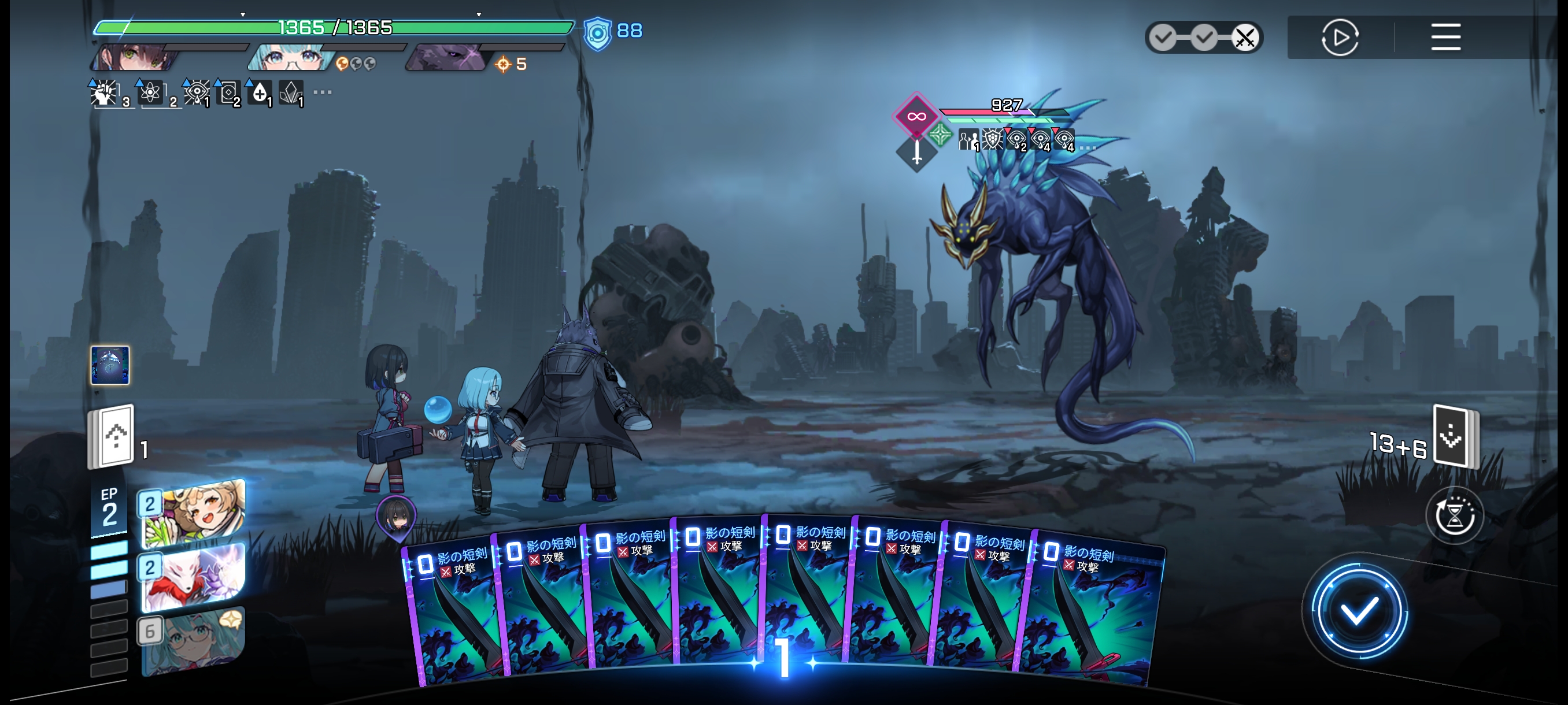
Task: Inspect the fist buff icon with 3 stacks
Action: coord(105,94)
